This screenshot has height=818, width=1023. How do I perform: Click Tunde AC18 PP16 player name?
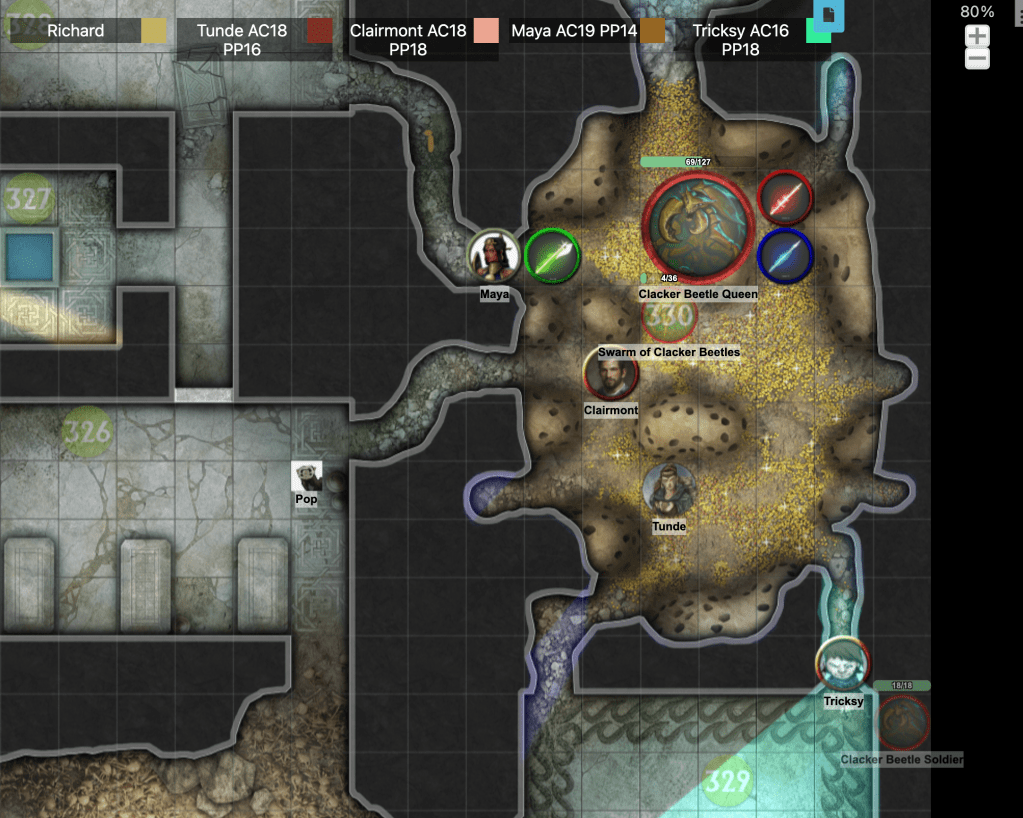(x=241, y=39)
